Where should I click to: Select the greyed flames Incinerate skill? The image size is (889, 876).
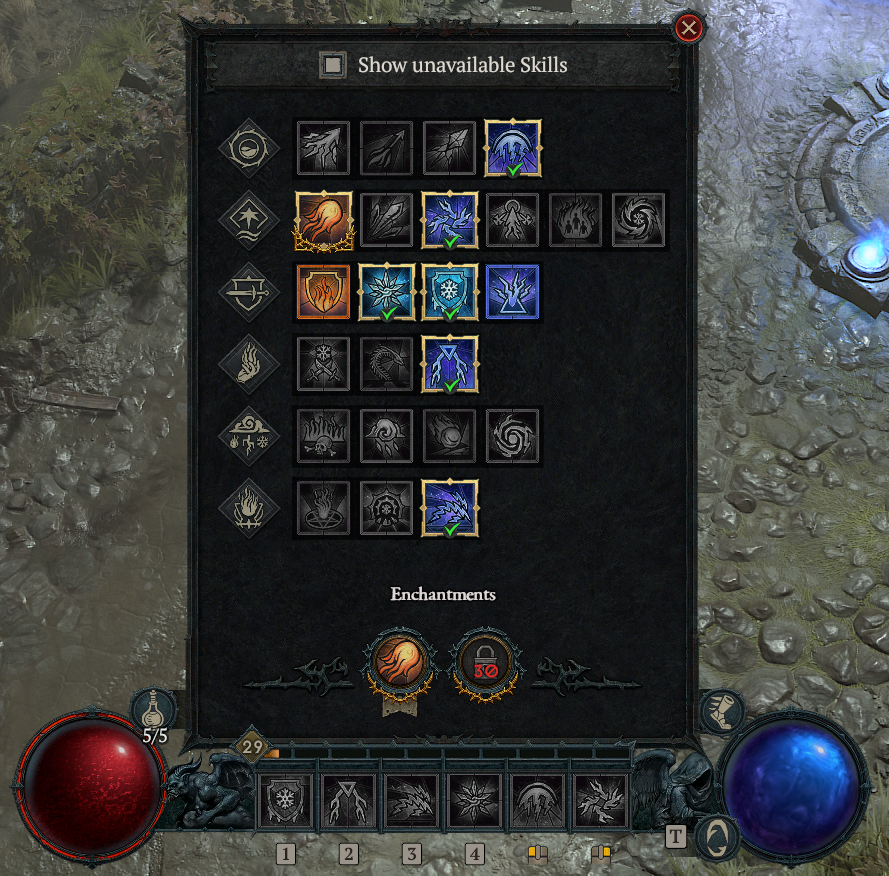pos(576,220)
